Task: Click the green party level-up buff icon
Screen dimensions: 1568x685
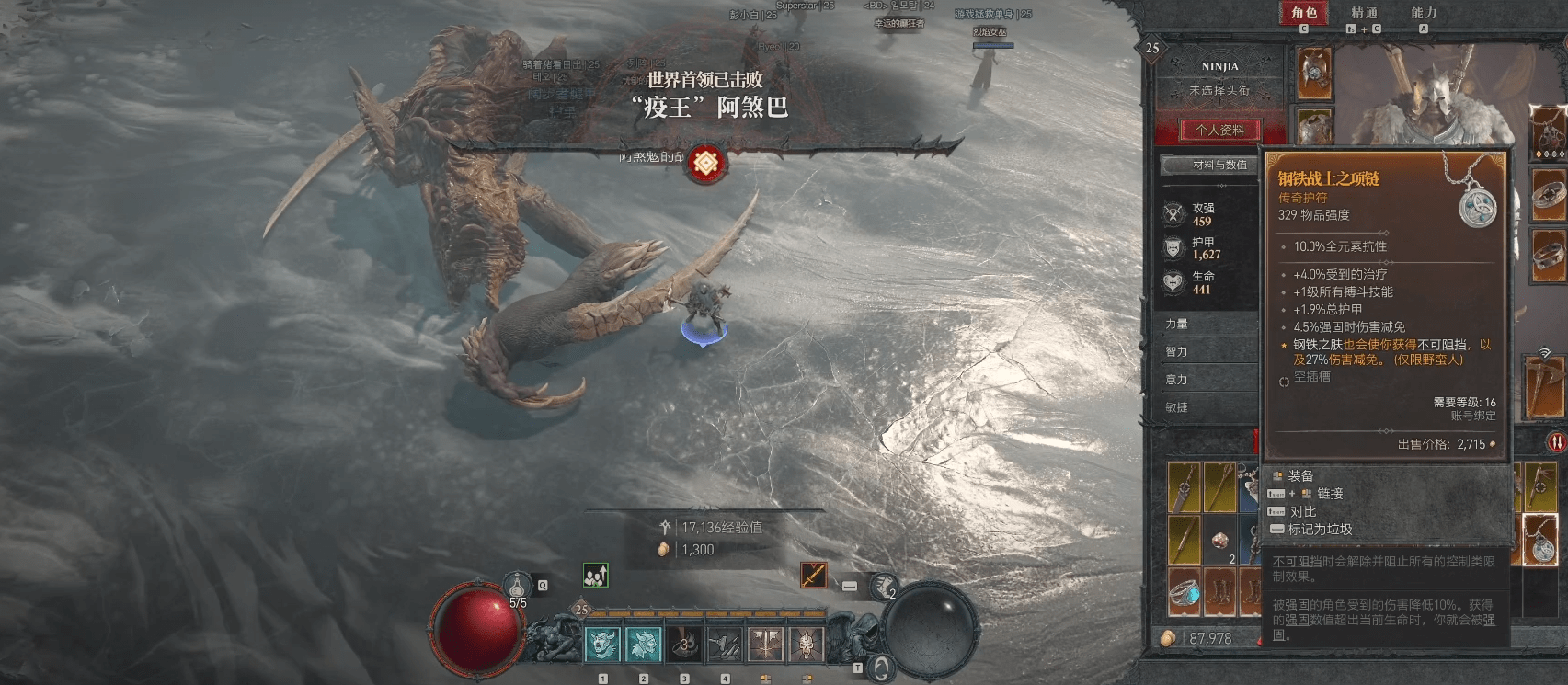Action: pos(595,576)
